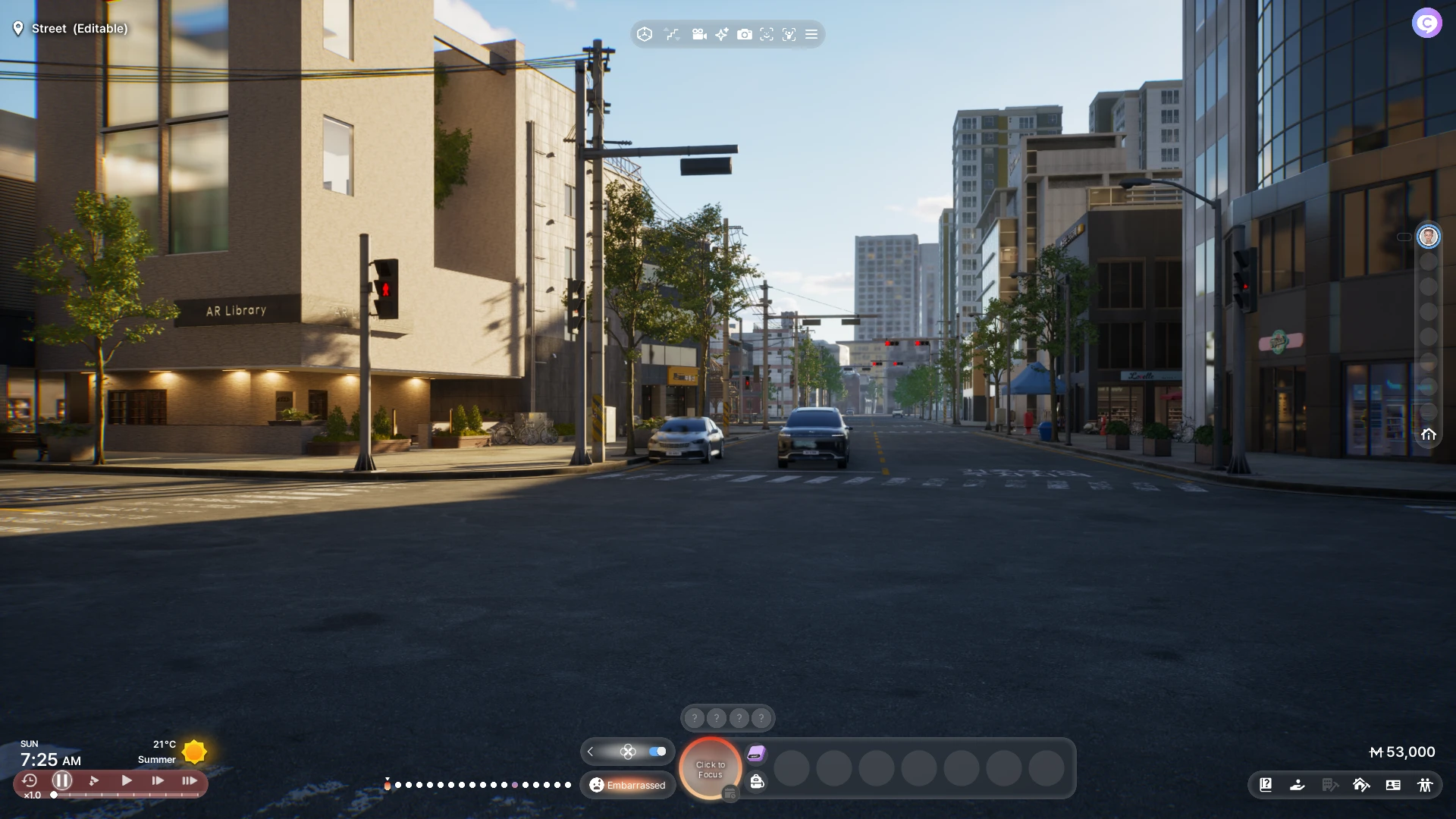Set time to fastest speed
The image size is (1456, 819).
(190, 780)
